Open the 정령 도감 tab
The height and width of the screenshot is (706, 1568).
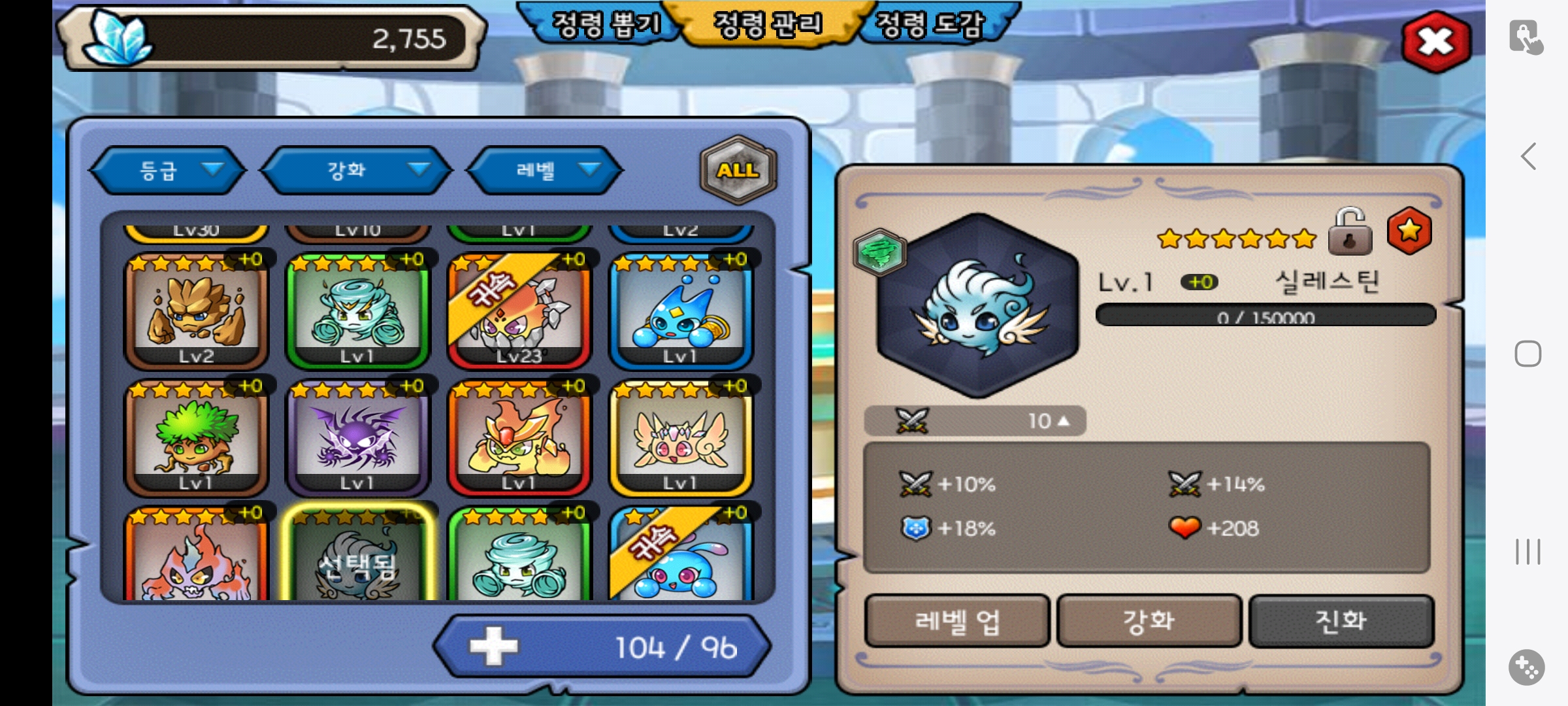[930, 25]
